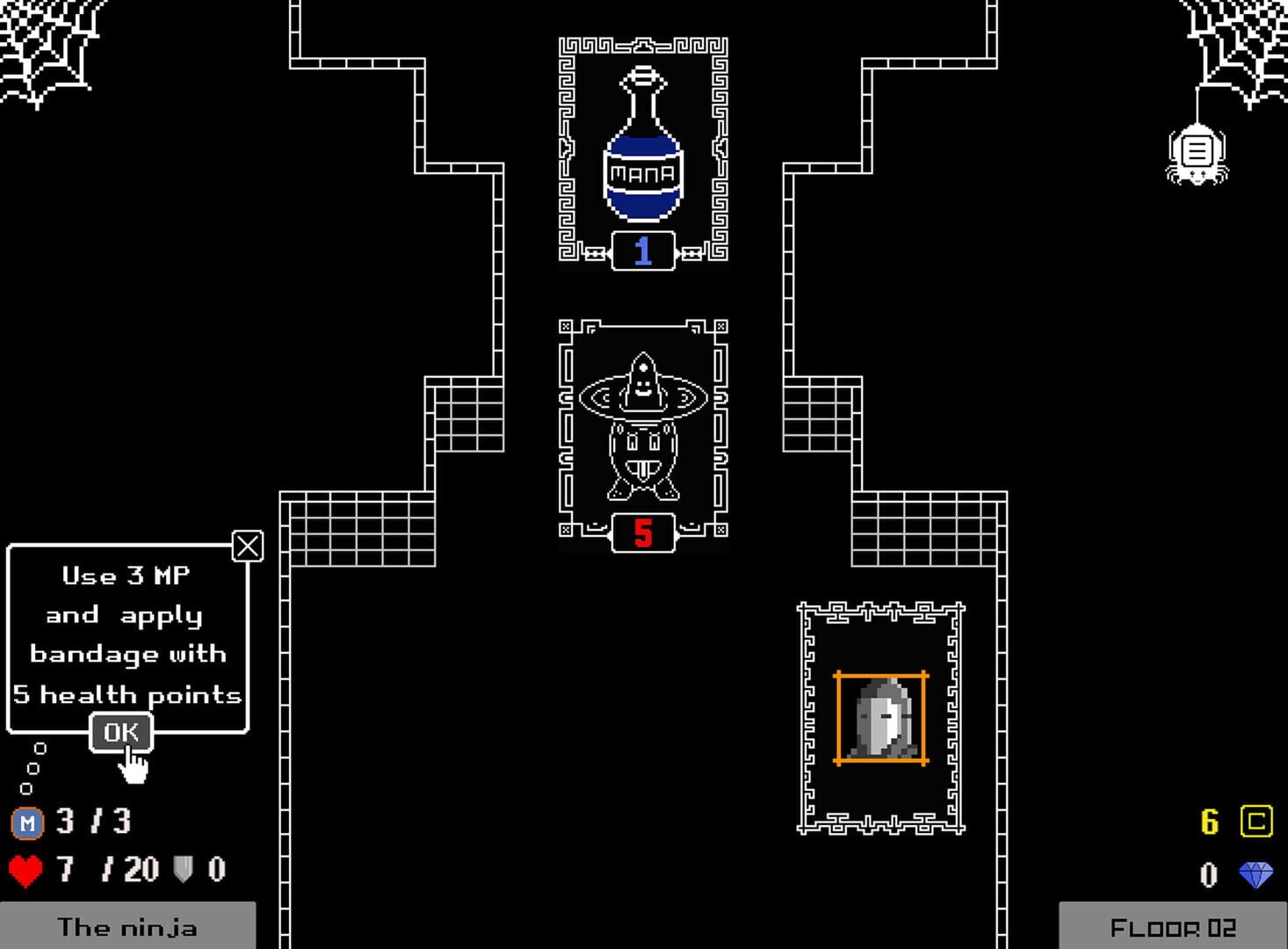Click the blue M mana icon
The width and height of the screenshot is (1288, 949).
[x=28, y=824]
